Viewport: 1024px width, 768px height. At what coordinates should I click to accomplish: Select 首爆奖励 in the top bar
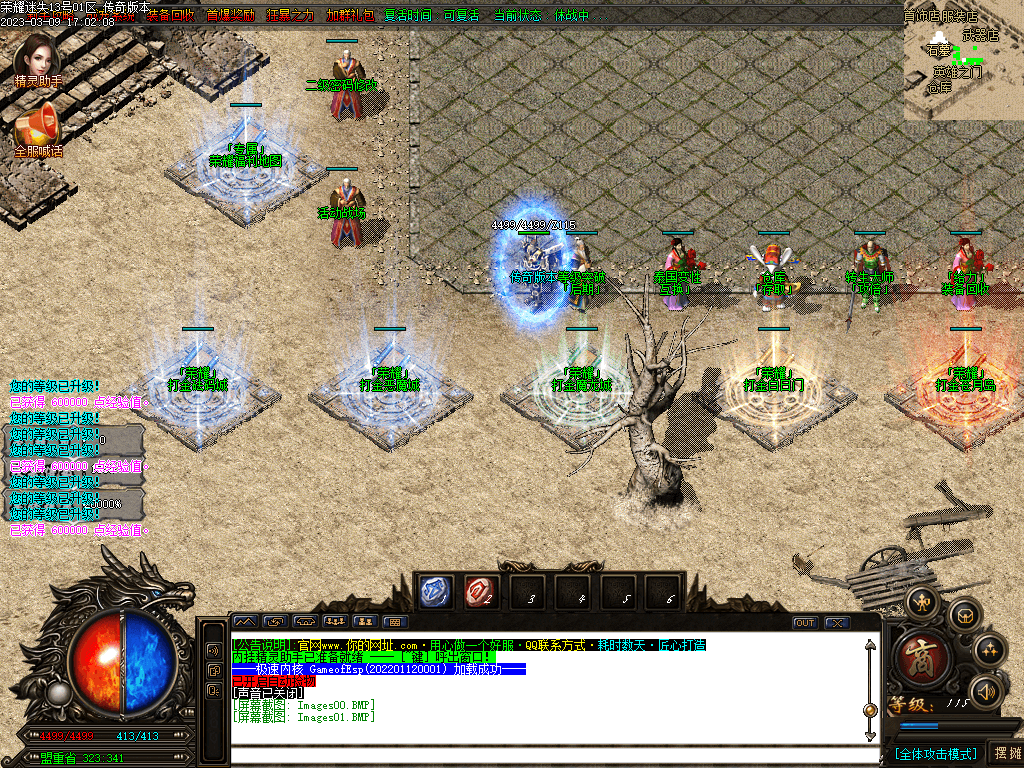pos(230,16)
